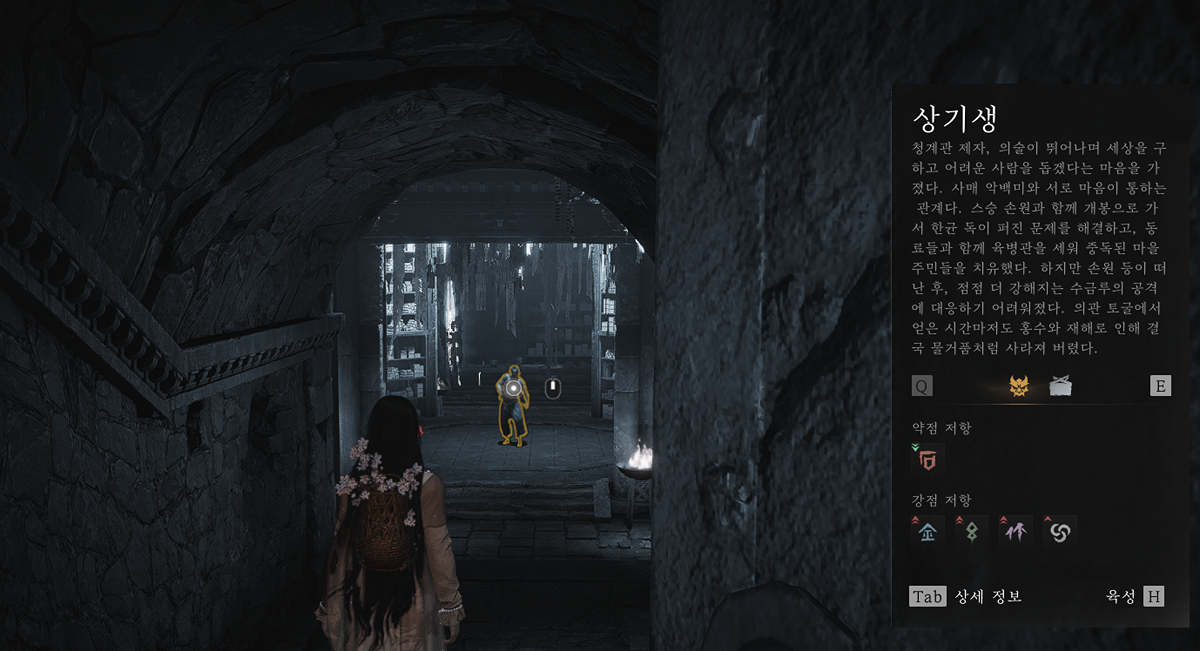
Task: Select the blue pavilion strength resistance icon
Action: pos(929,531)
